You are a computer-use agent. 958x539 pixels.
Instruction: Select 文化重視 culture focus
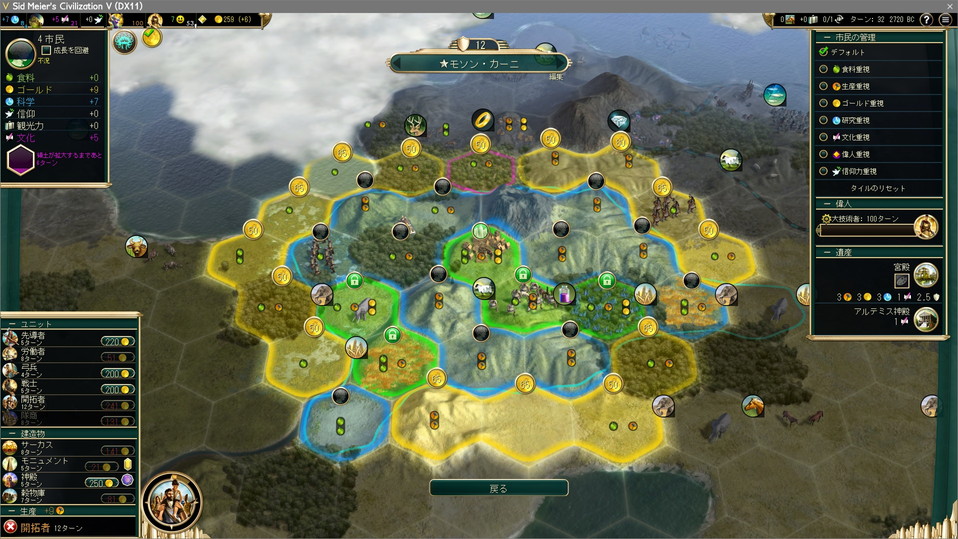824,137
